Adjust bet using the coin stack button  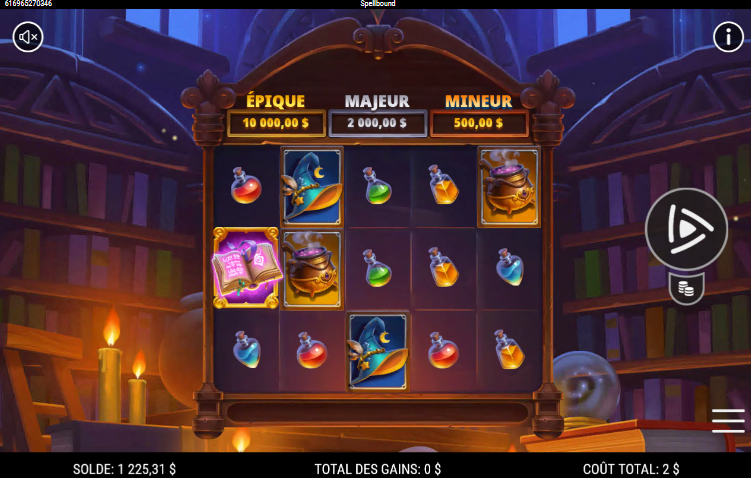(x=686, y=289)
